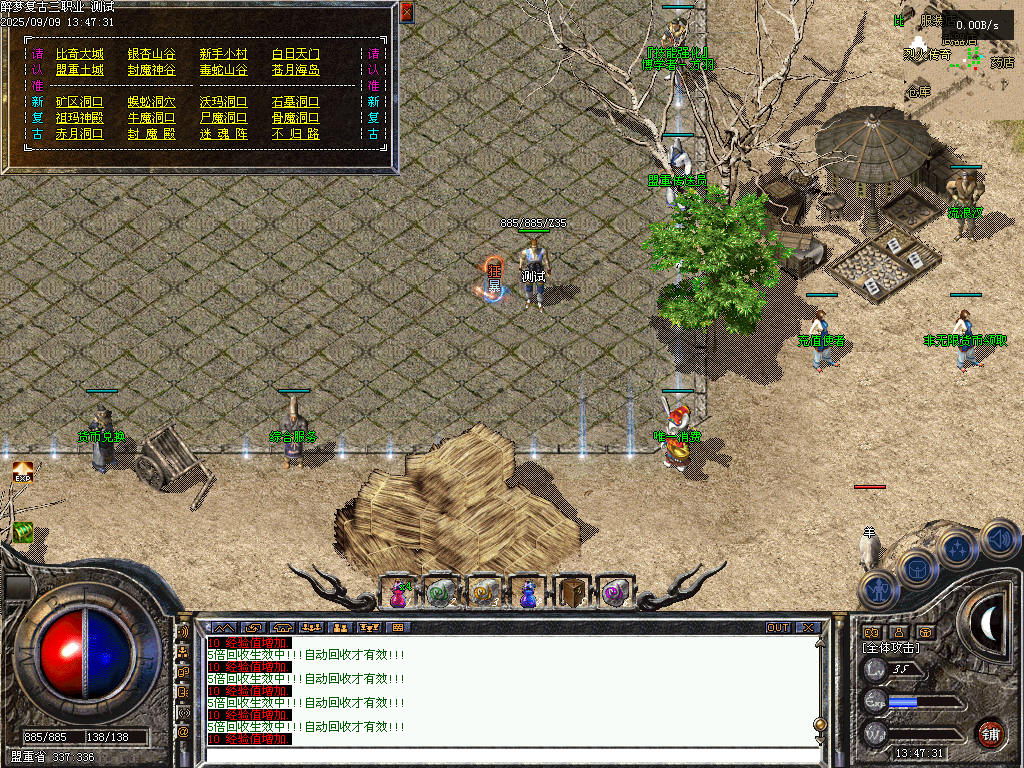Select the brown wooden box hotbar item
This screenshot has height=768, width=1024.
(x=571, y=593)
